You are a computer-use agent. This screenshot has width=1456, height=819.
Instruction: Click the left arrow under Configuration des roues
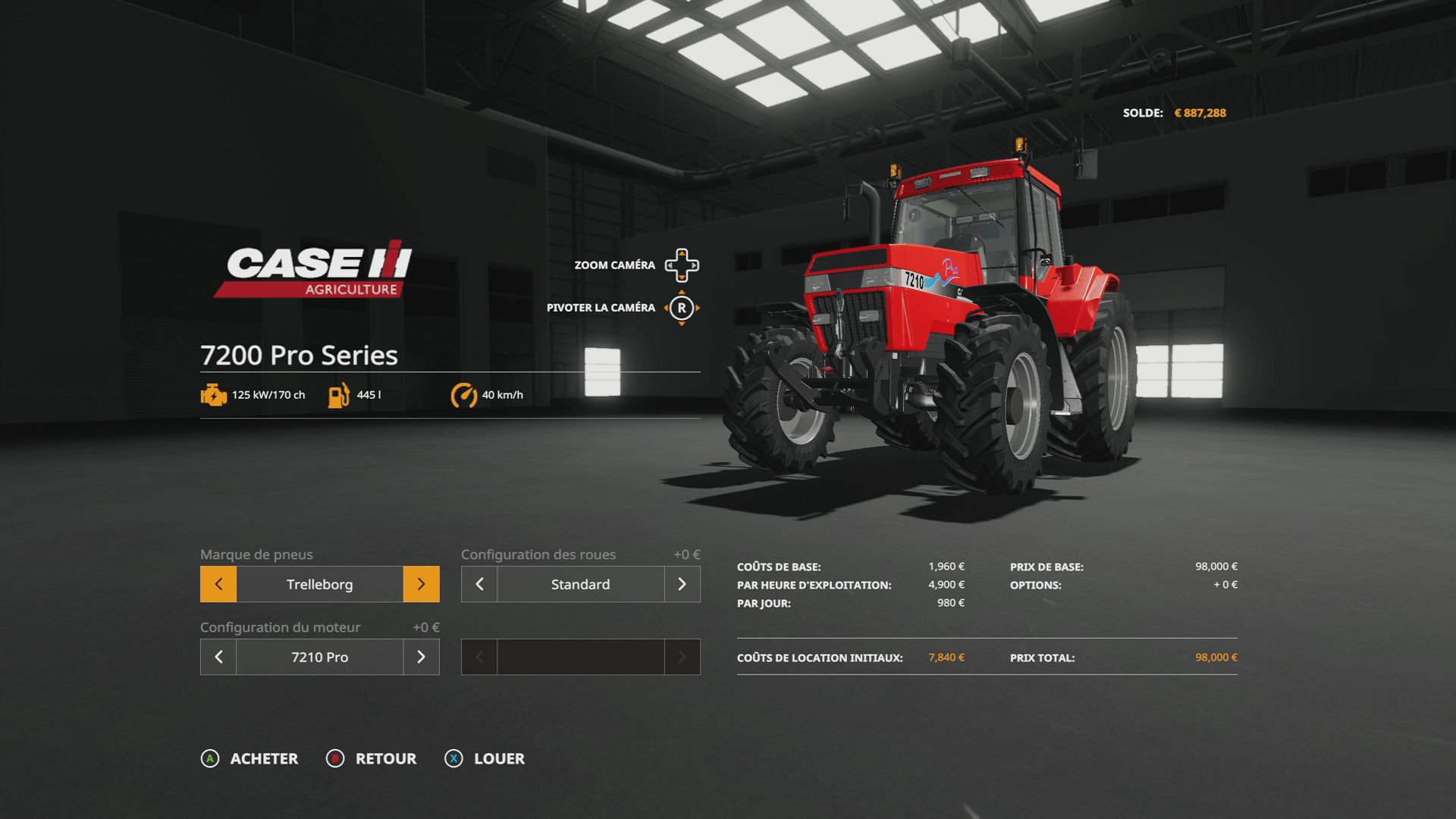[479, 584]
